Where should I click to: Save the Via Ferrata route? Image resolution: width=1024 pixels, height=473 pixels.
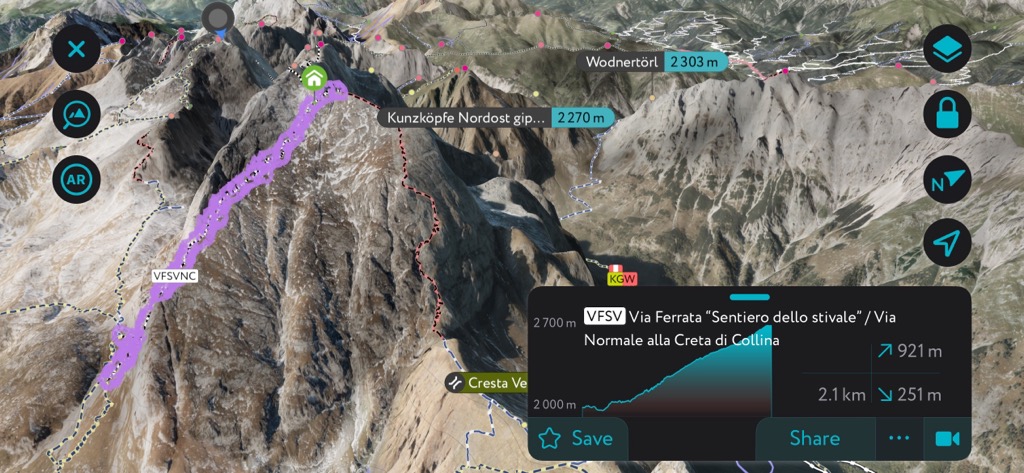pyautogui.click(x=577, y=438)
